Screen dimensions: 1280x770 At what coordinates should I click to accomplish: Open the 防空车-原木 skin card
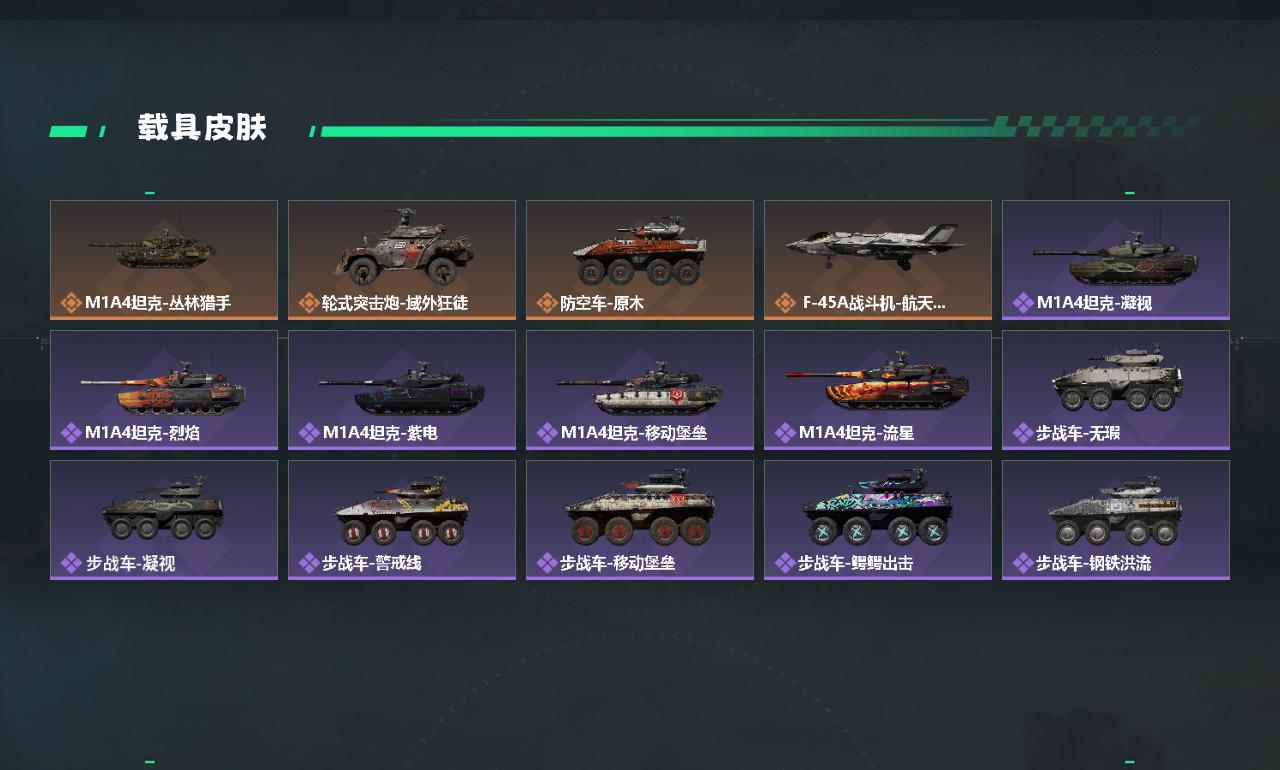click(x=640, y=260)
